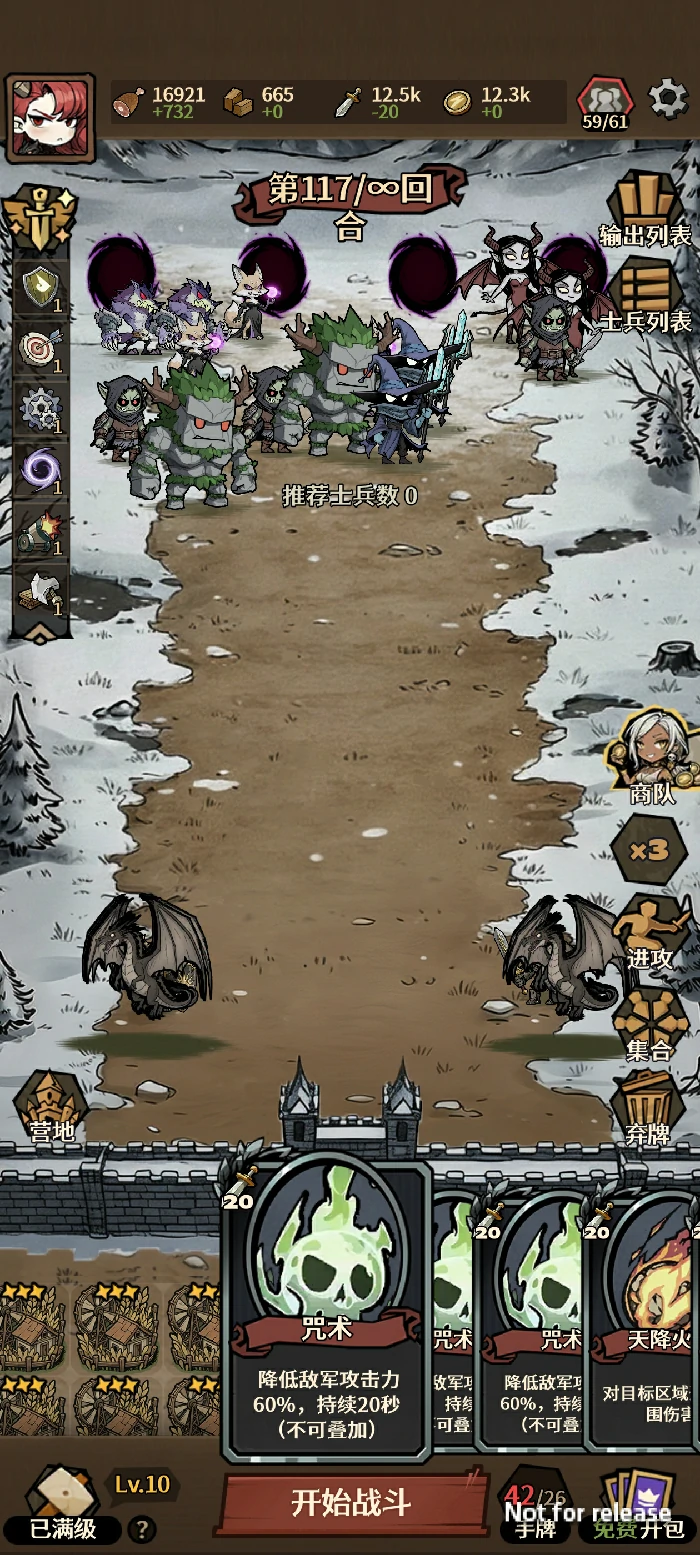Open the settings gear
The image size is (700, 1555).
(667, 99)
